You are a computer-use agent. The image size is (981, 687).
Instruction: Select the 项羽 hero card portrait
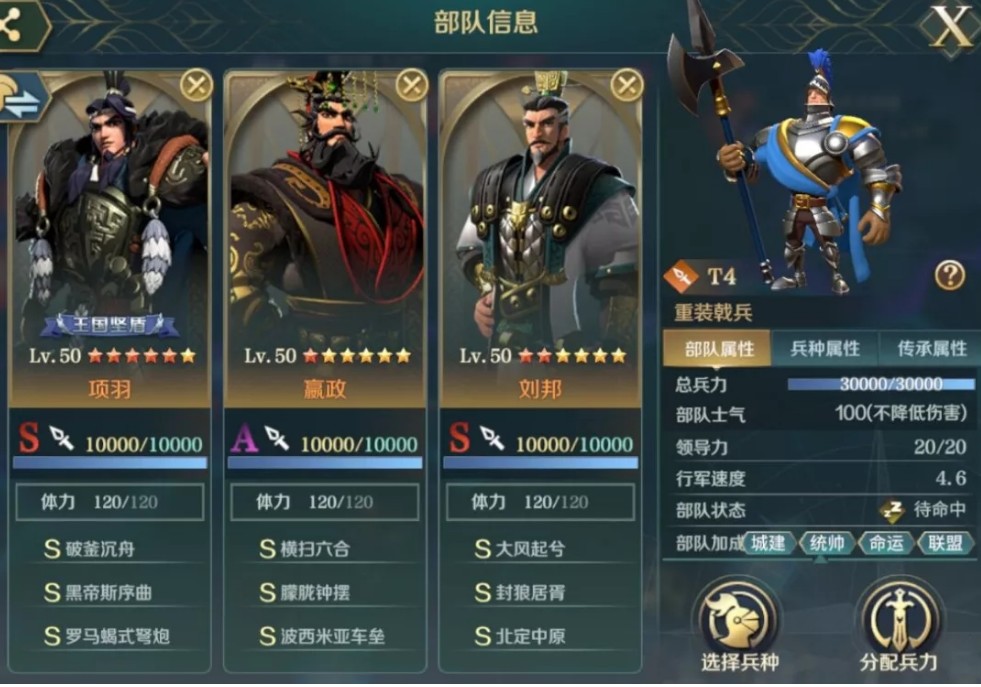point(110,220)
